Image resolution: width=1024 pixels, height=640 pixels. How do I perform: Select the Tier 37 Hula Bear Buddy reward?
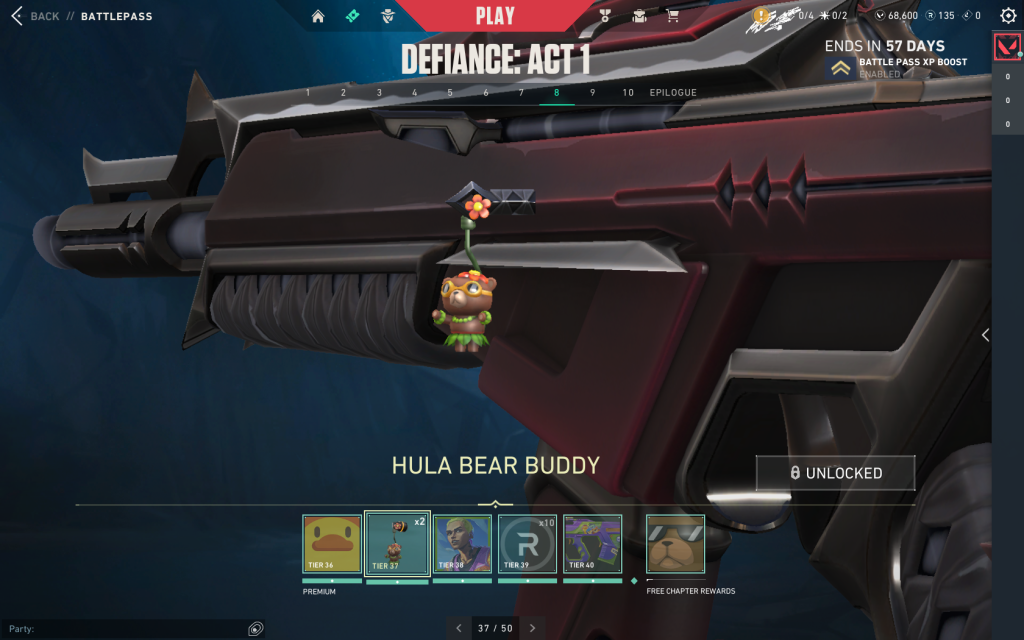pos(397,544)
